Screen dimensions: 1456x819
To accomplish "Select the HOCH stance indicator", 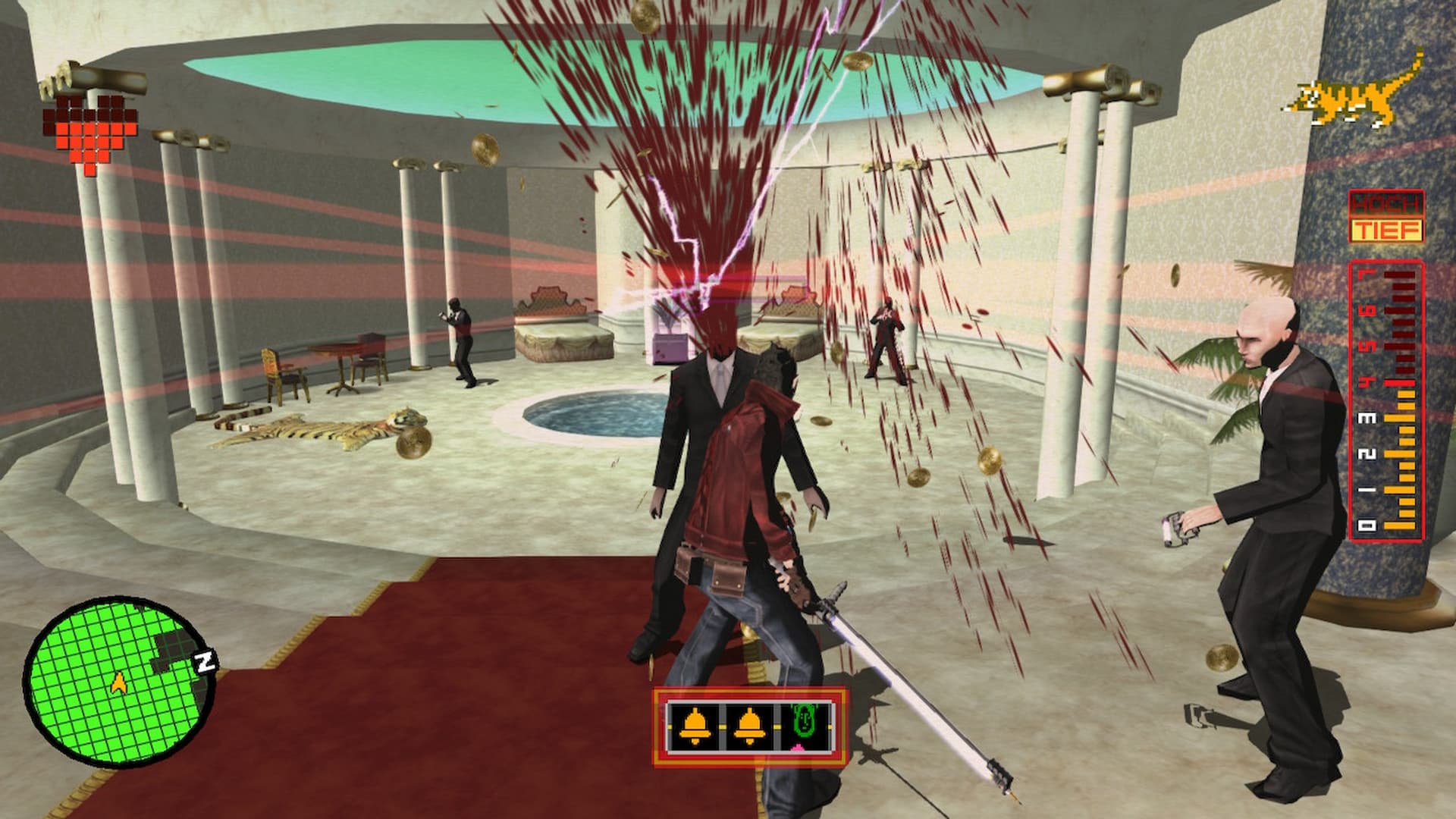I will click(x=1385, y=204).
